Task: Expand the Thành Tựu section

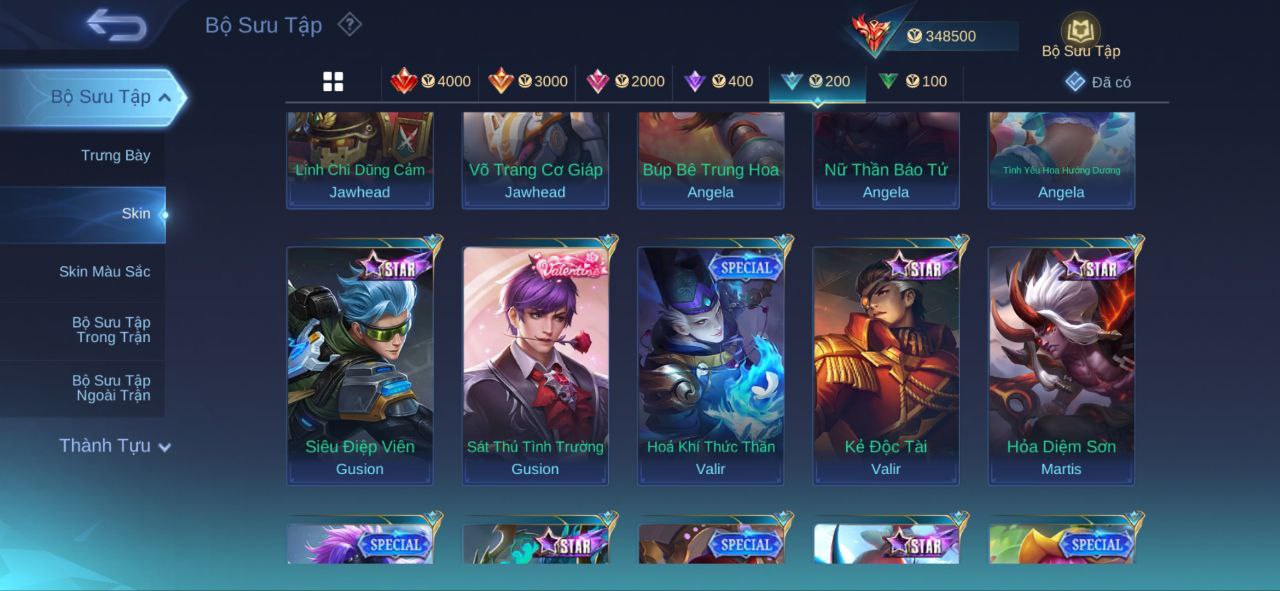Action: pyautogui.click(x=114, y=446)
